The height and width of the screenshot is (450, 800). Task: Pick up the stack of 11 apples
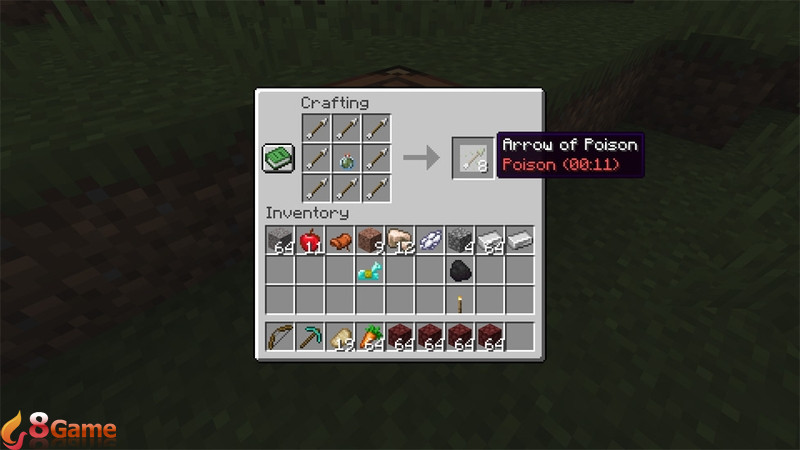pos(310,240)
